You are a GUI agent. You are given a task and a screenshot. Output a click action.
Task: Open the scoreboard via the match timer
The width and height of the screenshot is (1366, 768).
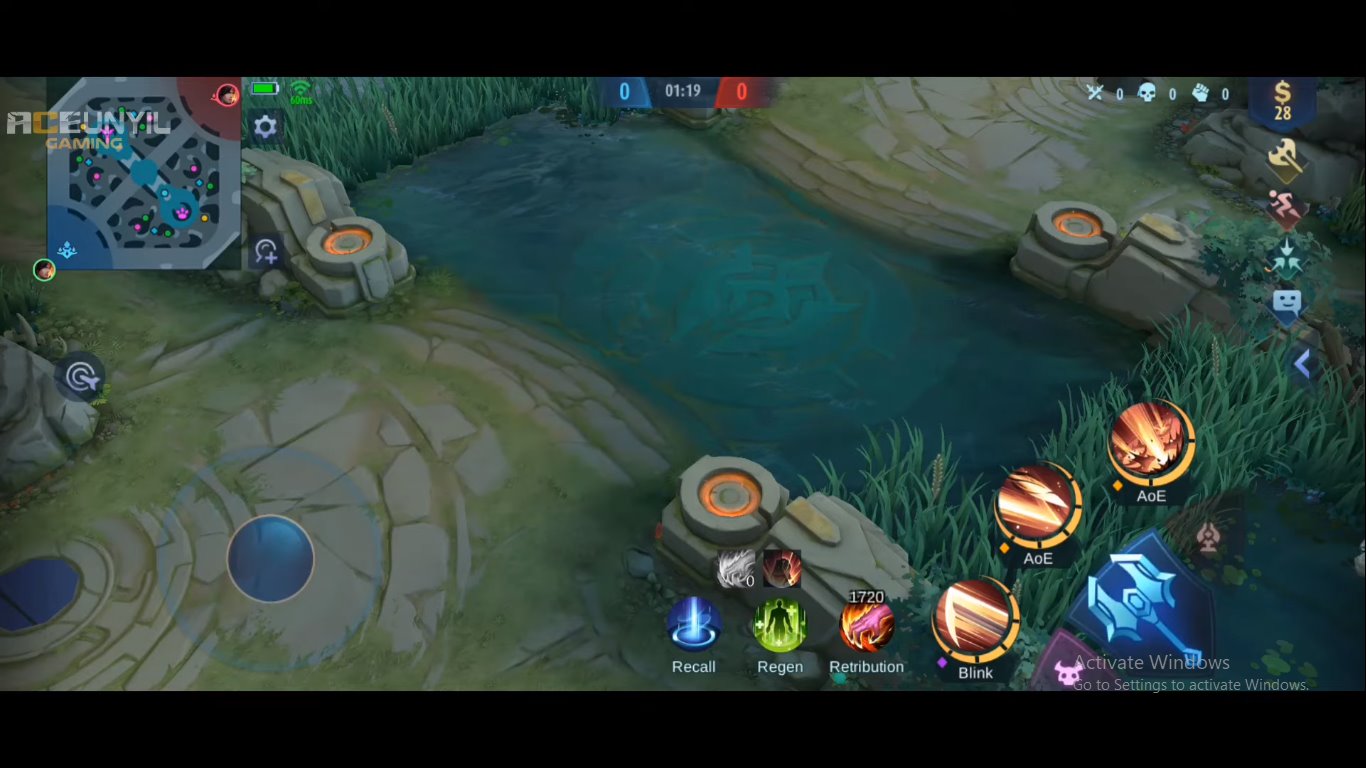682,90
